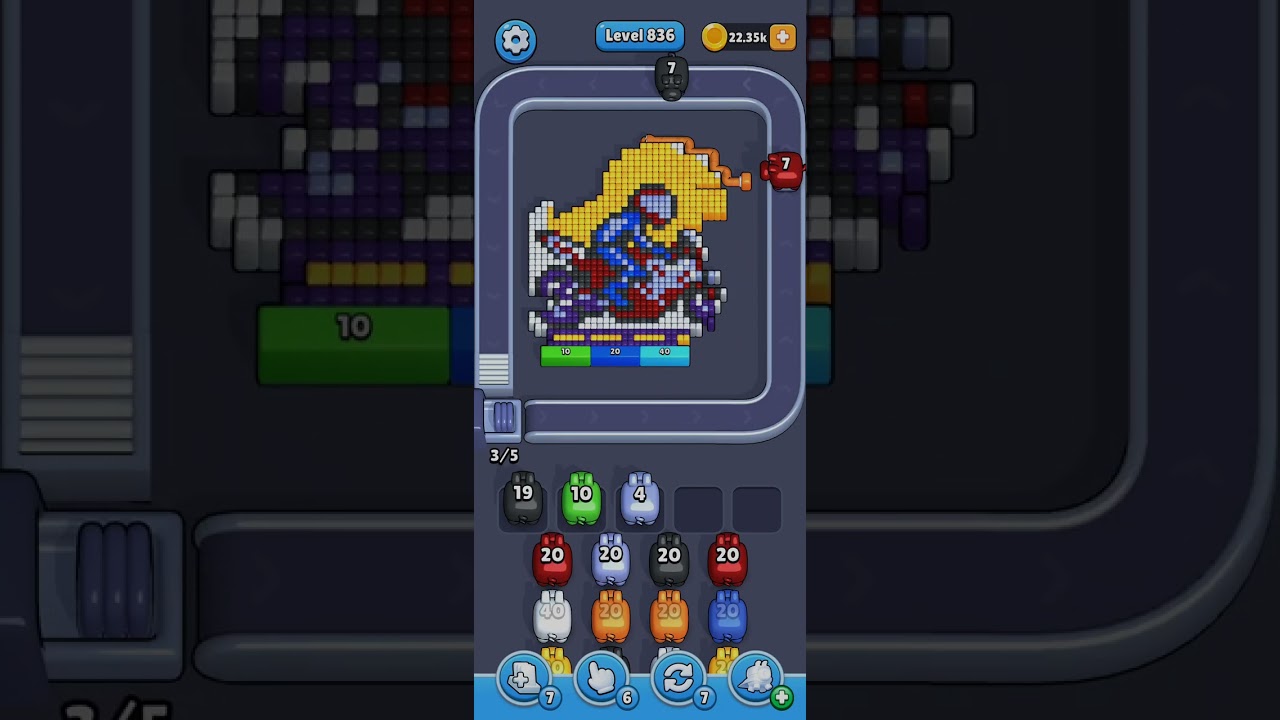This screenshot has width=1280, height=720.
Task: Tap the blue 20 shooter
Action: (x=727, y=618)
